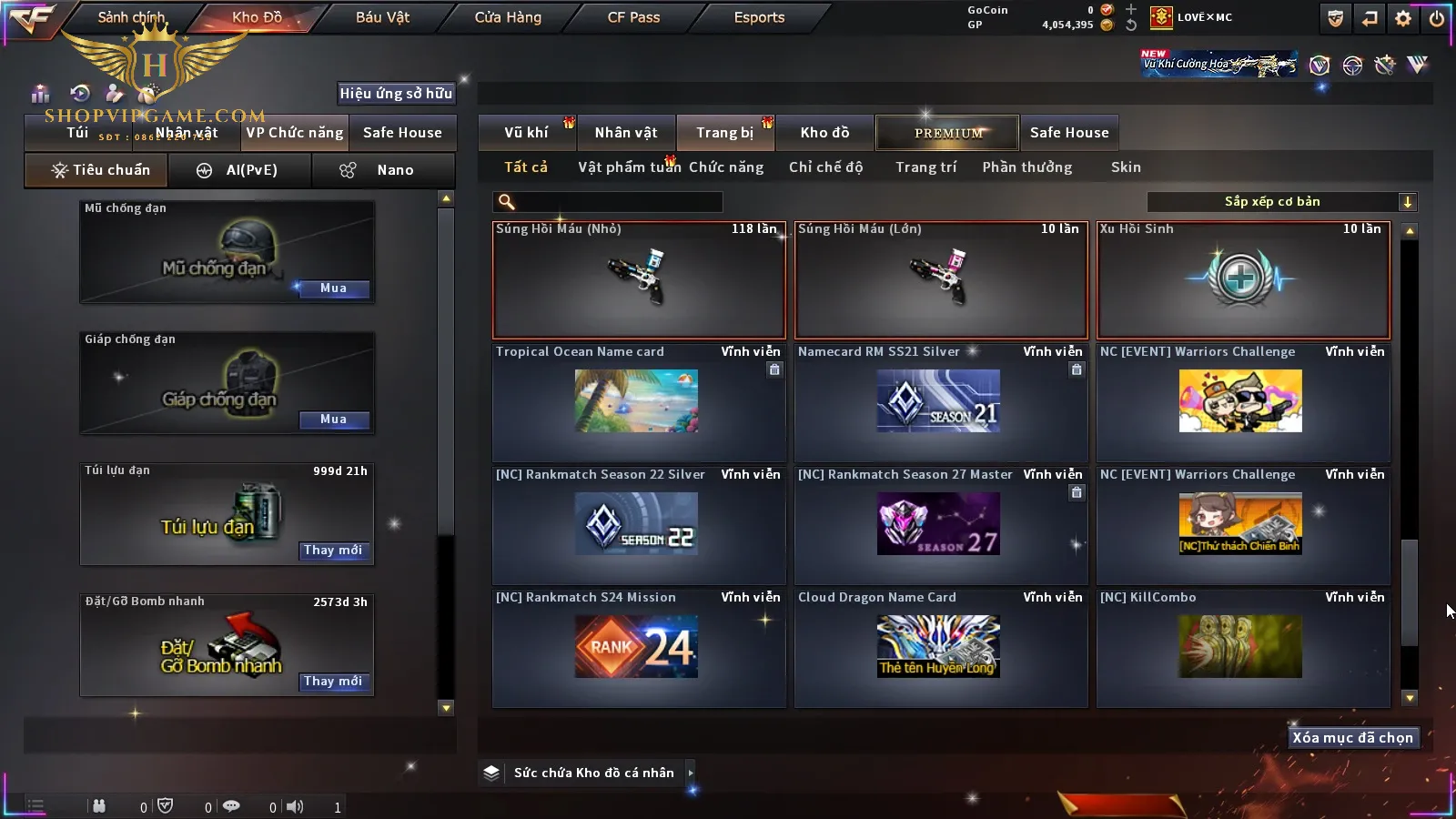Open the PREMIUM inventory tab
The width and height of the screenshot is (1456, 819).
[x=948, y=133]
